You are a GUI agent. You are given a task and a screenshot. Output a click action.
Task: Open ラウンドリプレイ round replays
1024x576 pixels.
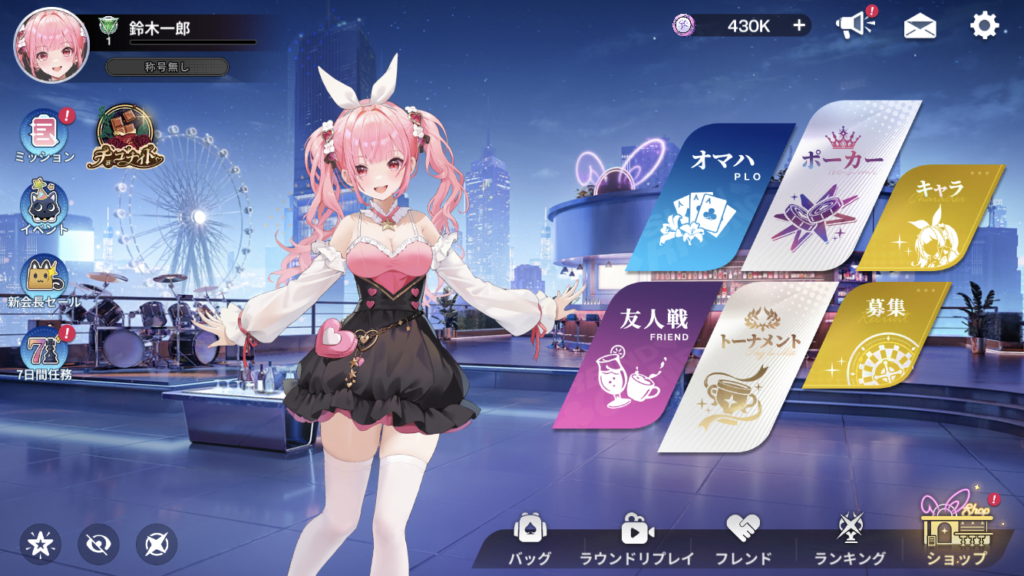pyautogui.click(x=636, y=540)
